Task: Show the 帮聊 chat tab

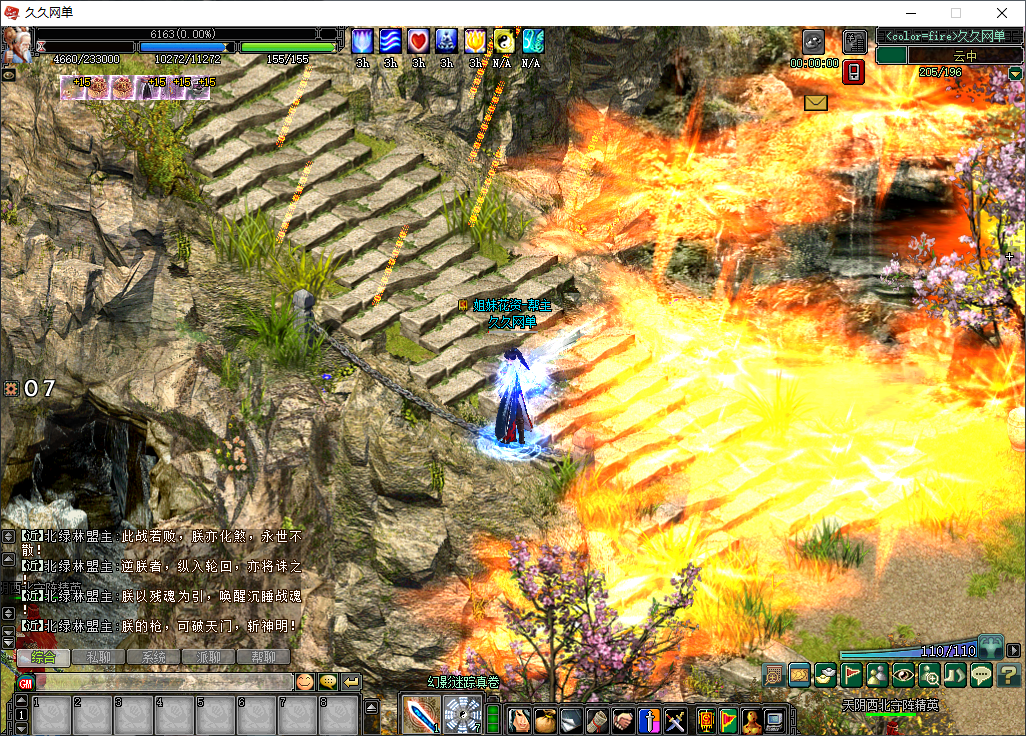Action: (x=263, y=657)
